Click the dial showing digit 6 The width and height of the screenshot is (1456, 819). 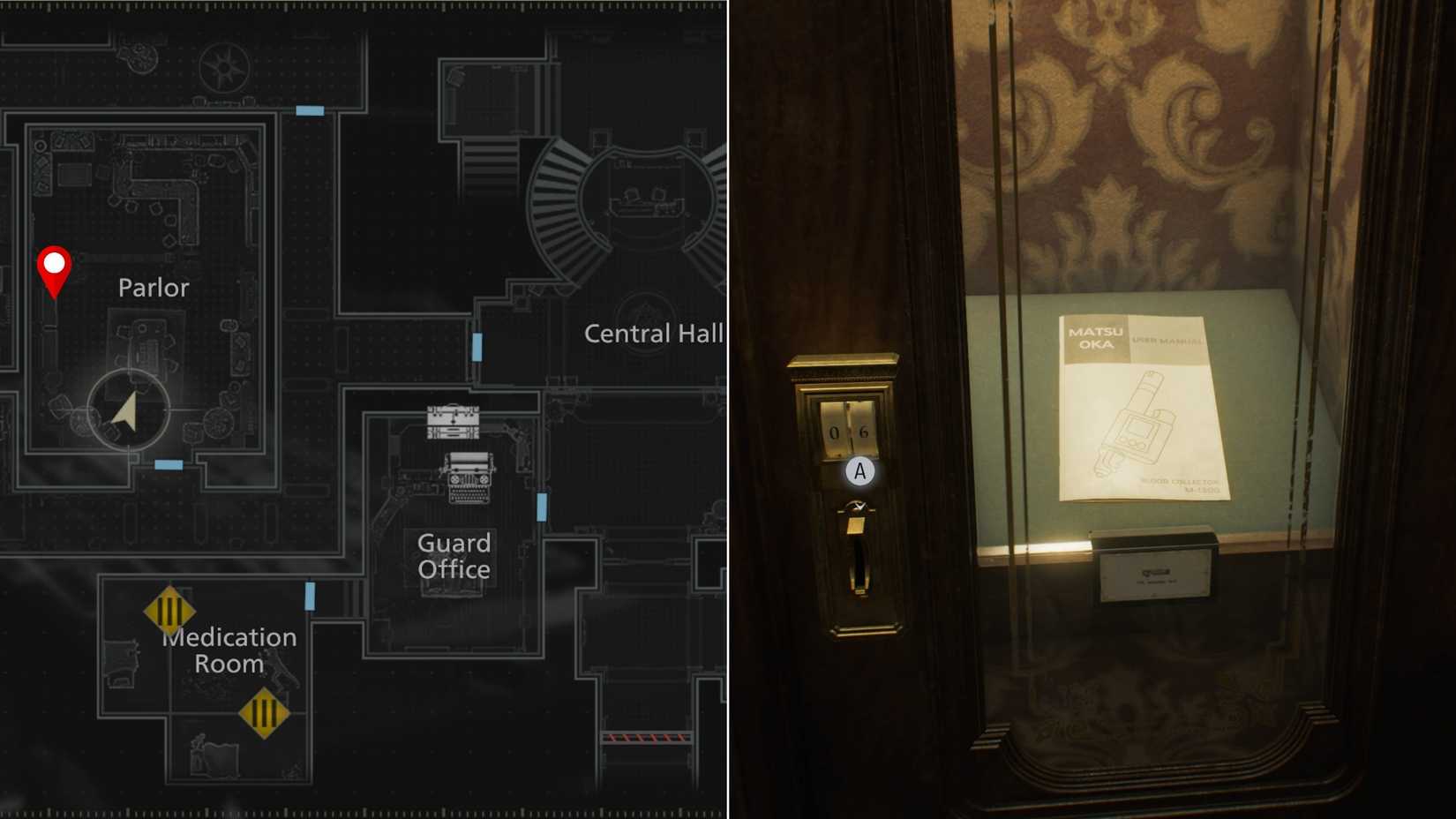pos(863,430)
